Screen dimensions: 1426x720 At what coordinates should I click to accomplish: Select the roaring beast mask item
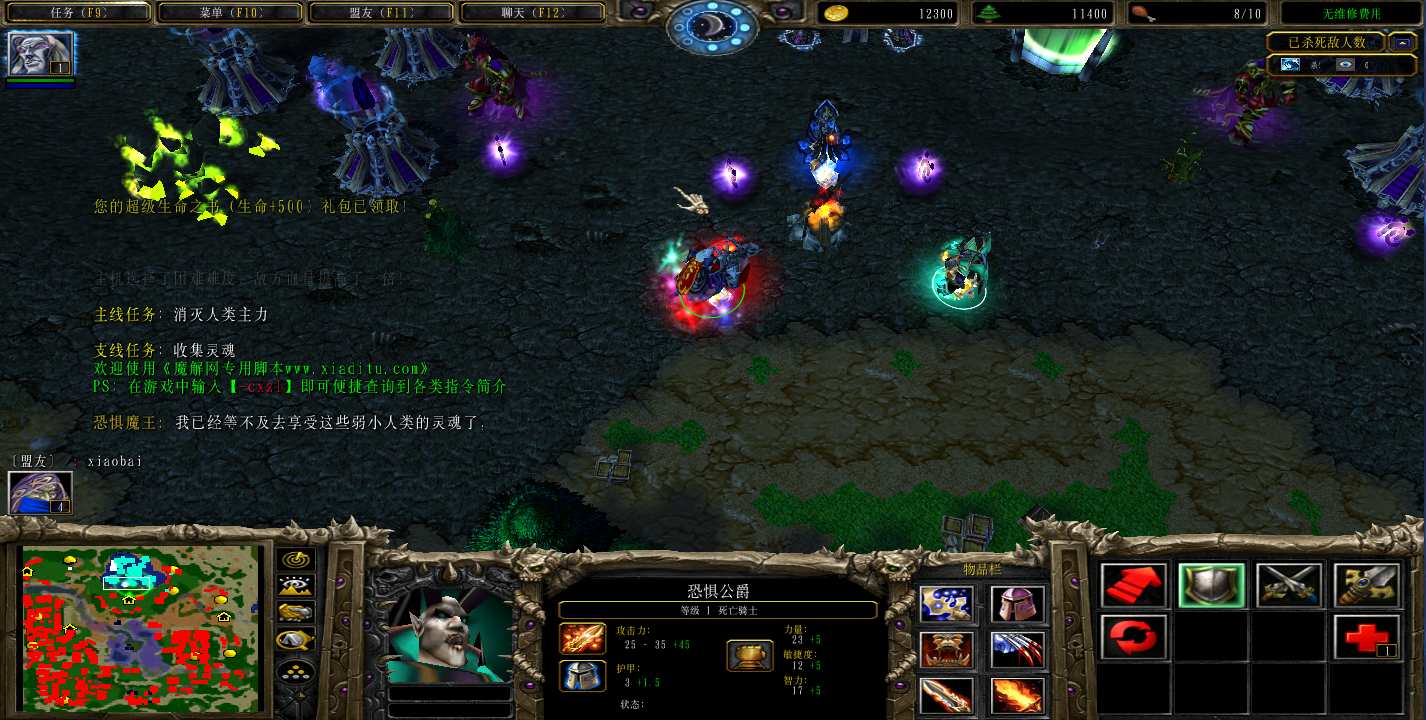[x=945, y=650]
